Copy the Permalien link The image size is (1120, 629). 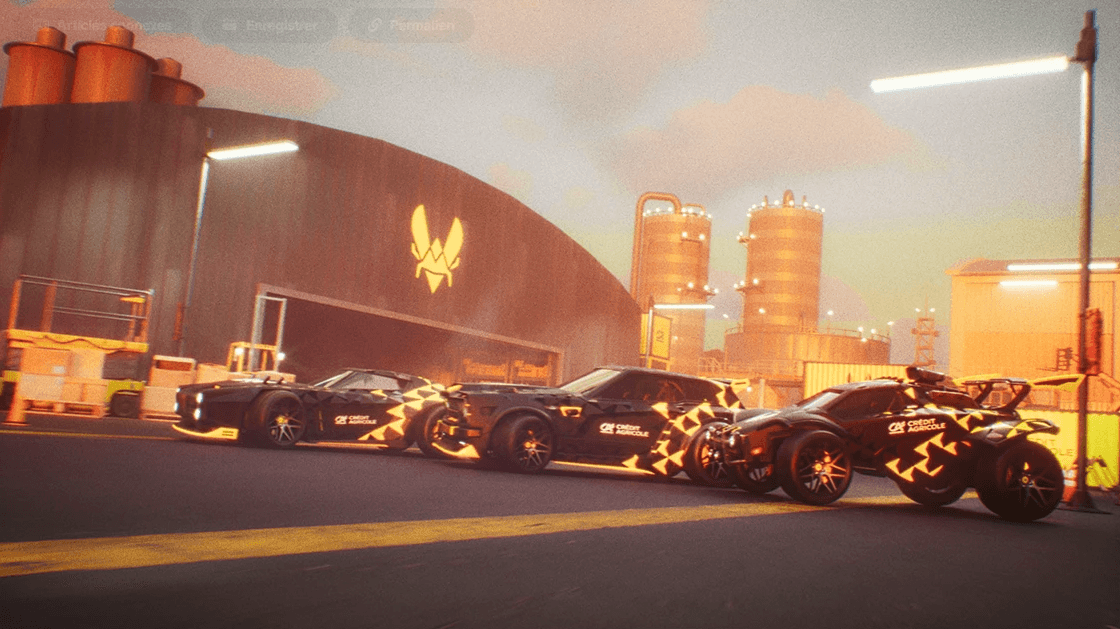coord(411,25)
